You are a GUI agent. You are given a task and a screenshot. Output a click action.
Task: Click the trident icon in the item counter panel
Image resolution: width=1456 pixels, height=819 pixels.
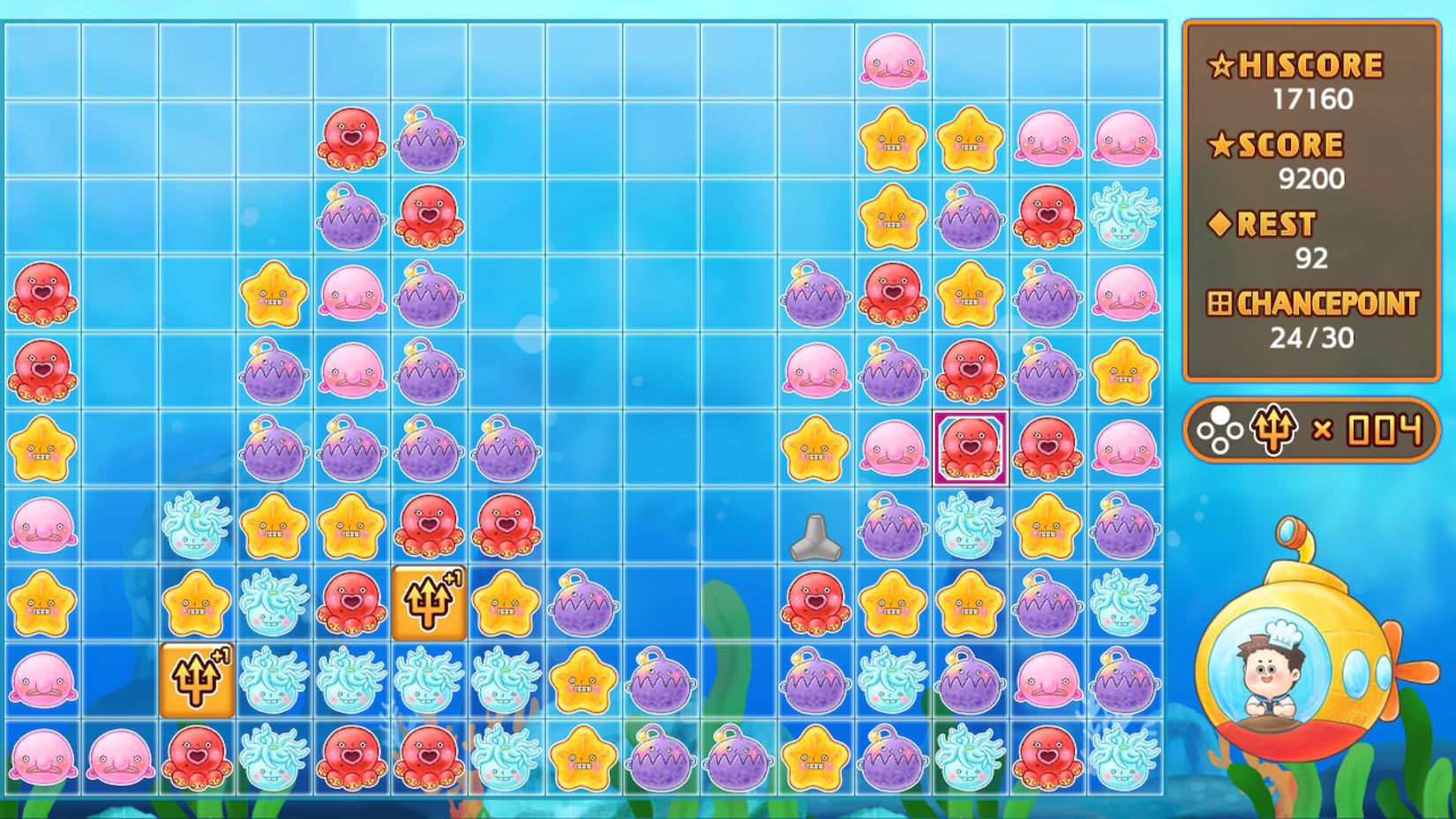[1274, 430]
